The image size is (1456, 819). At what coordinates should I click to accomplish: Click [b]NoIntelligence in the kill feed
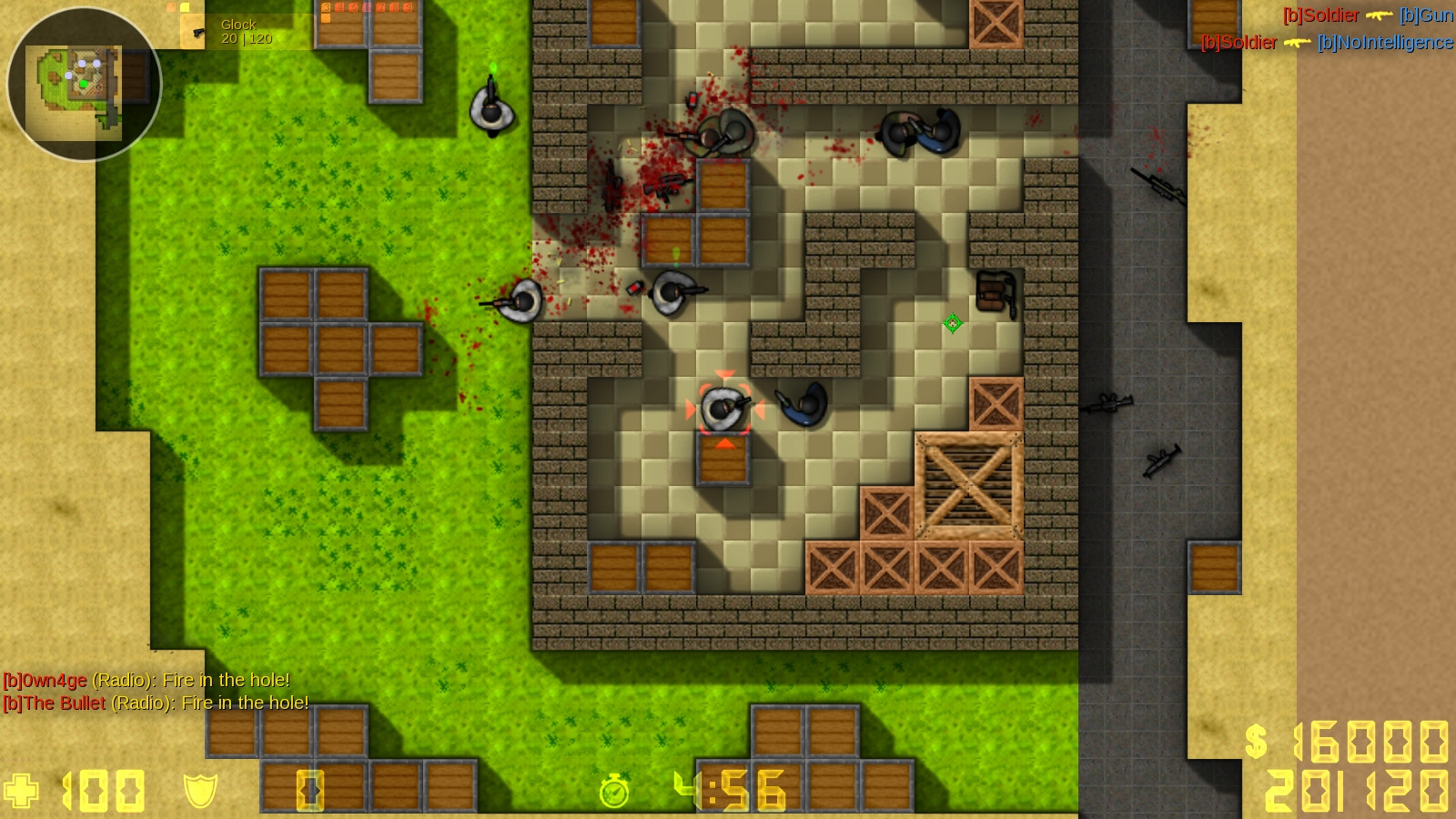[x=1384, y=42]
